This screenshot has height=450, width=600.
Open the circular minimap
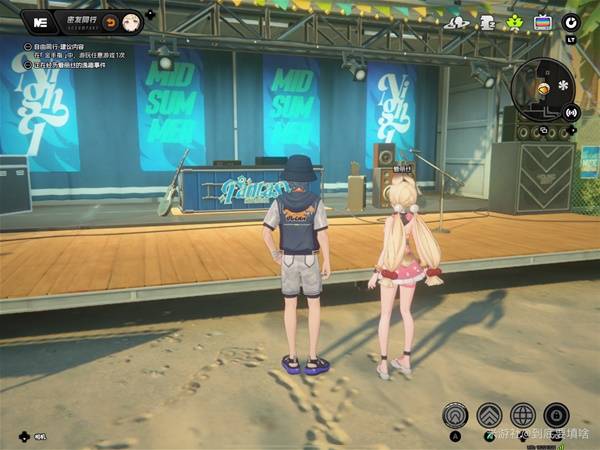tap(542, 88)
